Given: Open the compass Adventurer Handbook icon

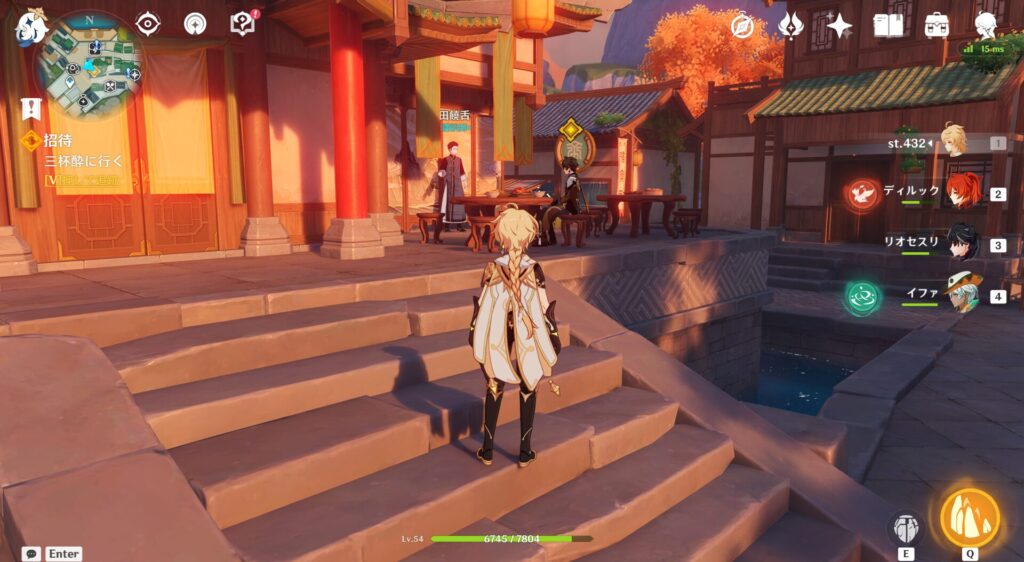Looking at the screenshot, I should click(x=742, y=26).
